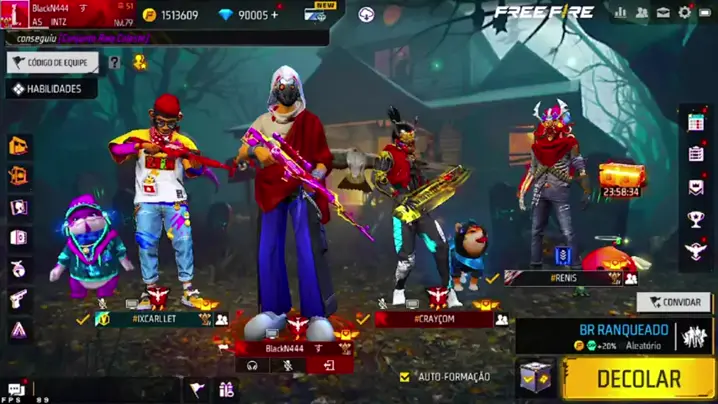Open the chat bubble icon

point(15,389)
